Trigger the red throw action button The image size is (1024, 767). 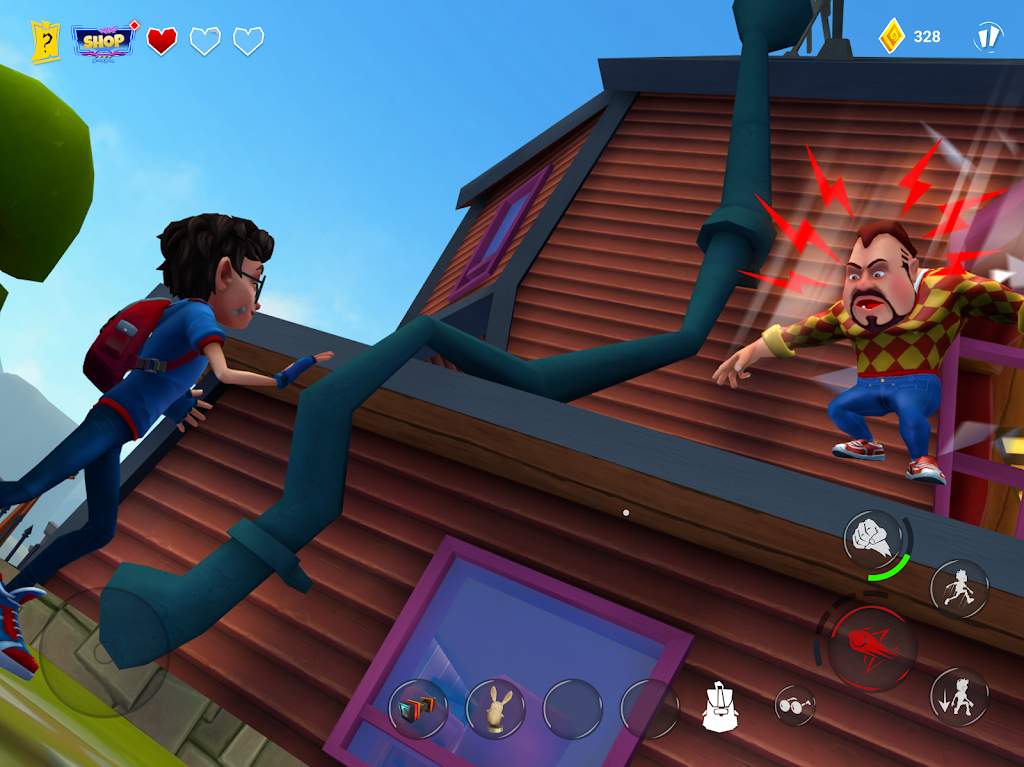click(871, 647)
